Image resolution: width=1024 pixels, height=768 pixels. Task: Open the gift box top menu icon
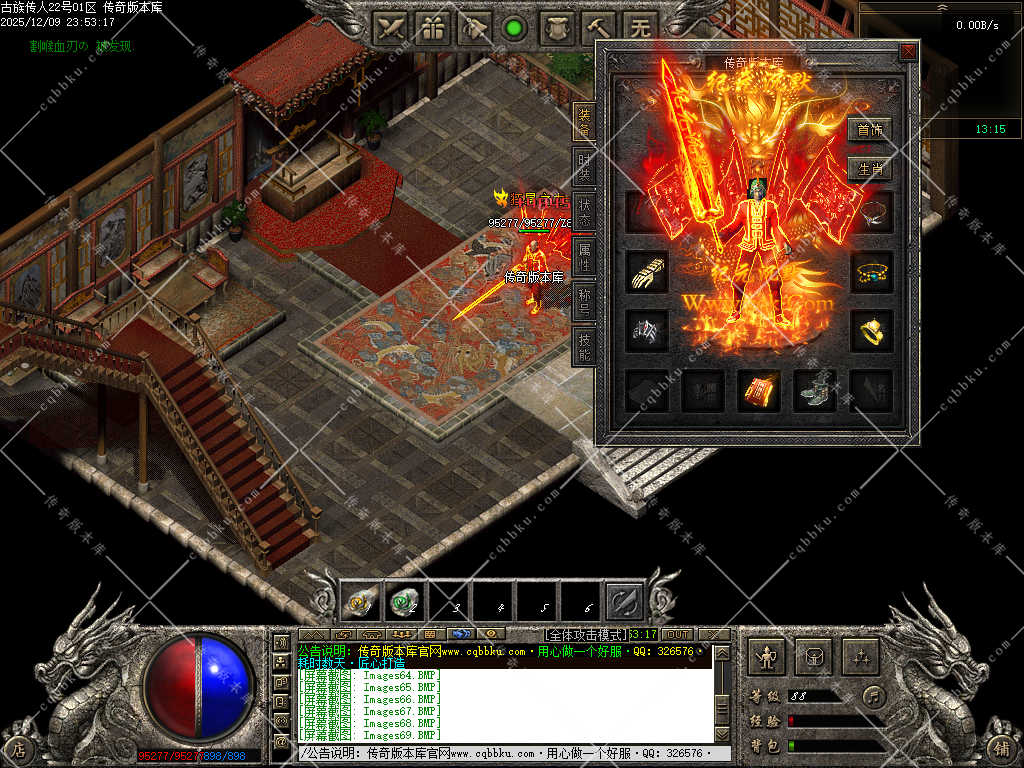433,28
